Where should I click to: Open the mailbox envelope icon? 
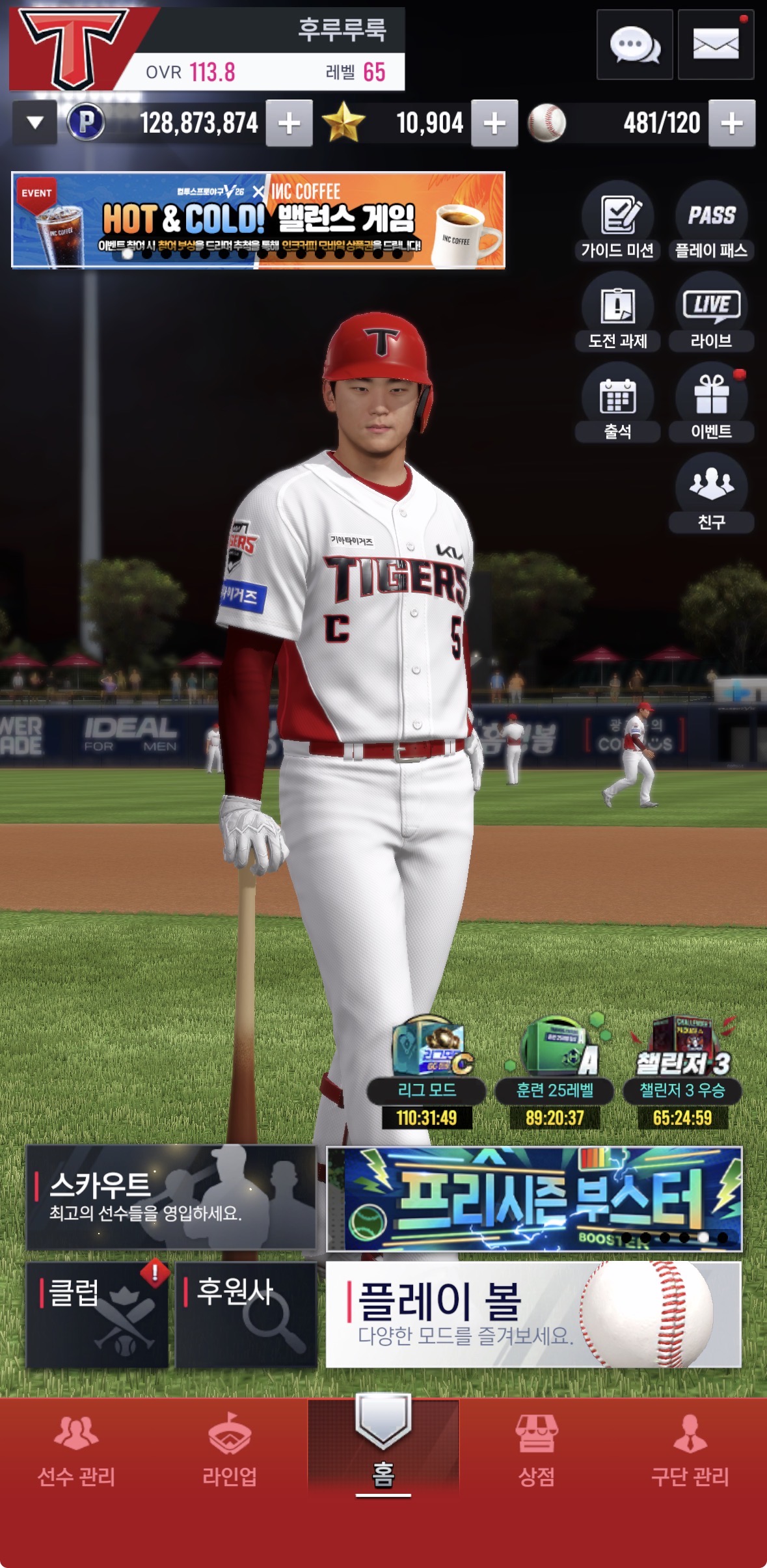[x=716, y=45]
